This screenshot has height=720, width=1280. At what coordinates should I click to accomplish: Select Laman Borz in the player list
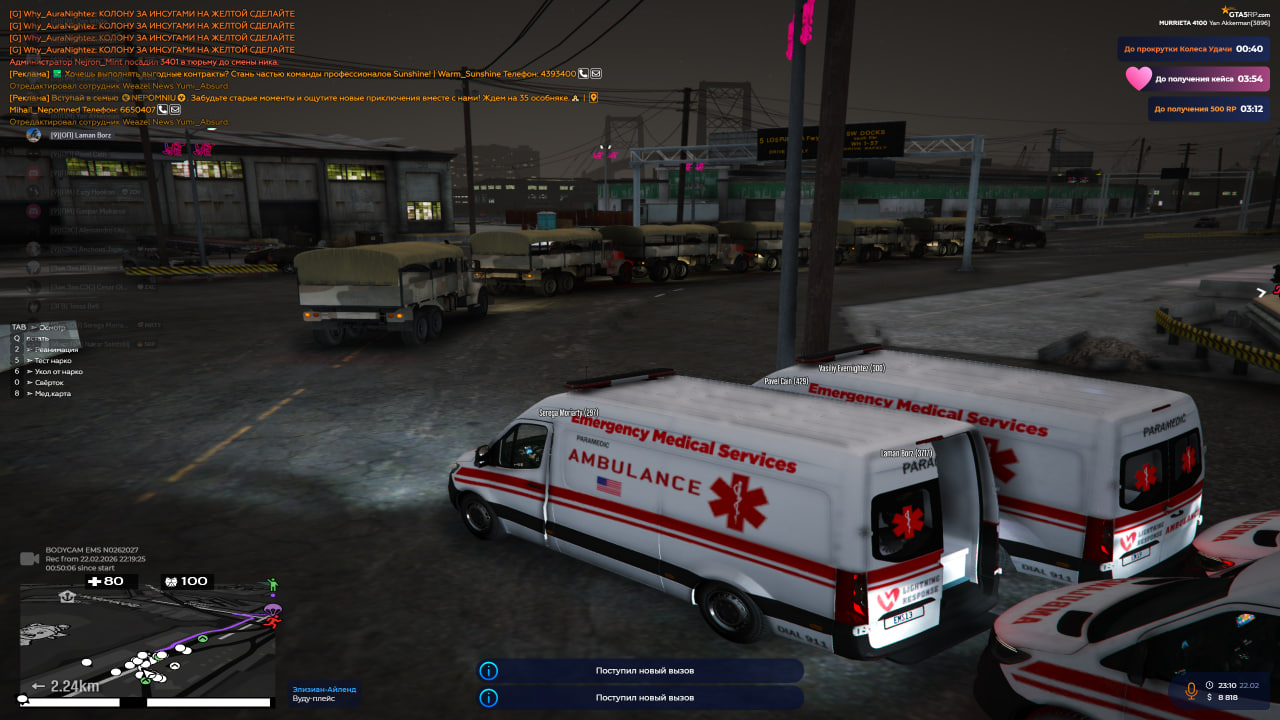pyautogui.click(x=80, y=135)
